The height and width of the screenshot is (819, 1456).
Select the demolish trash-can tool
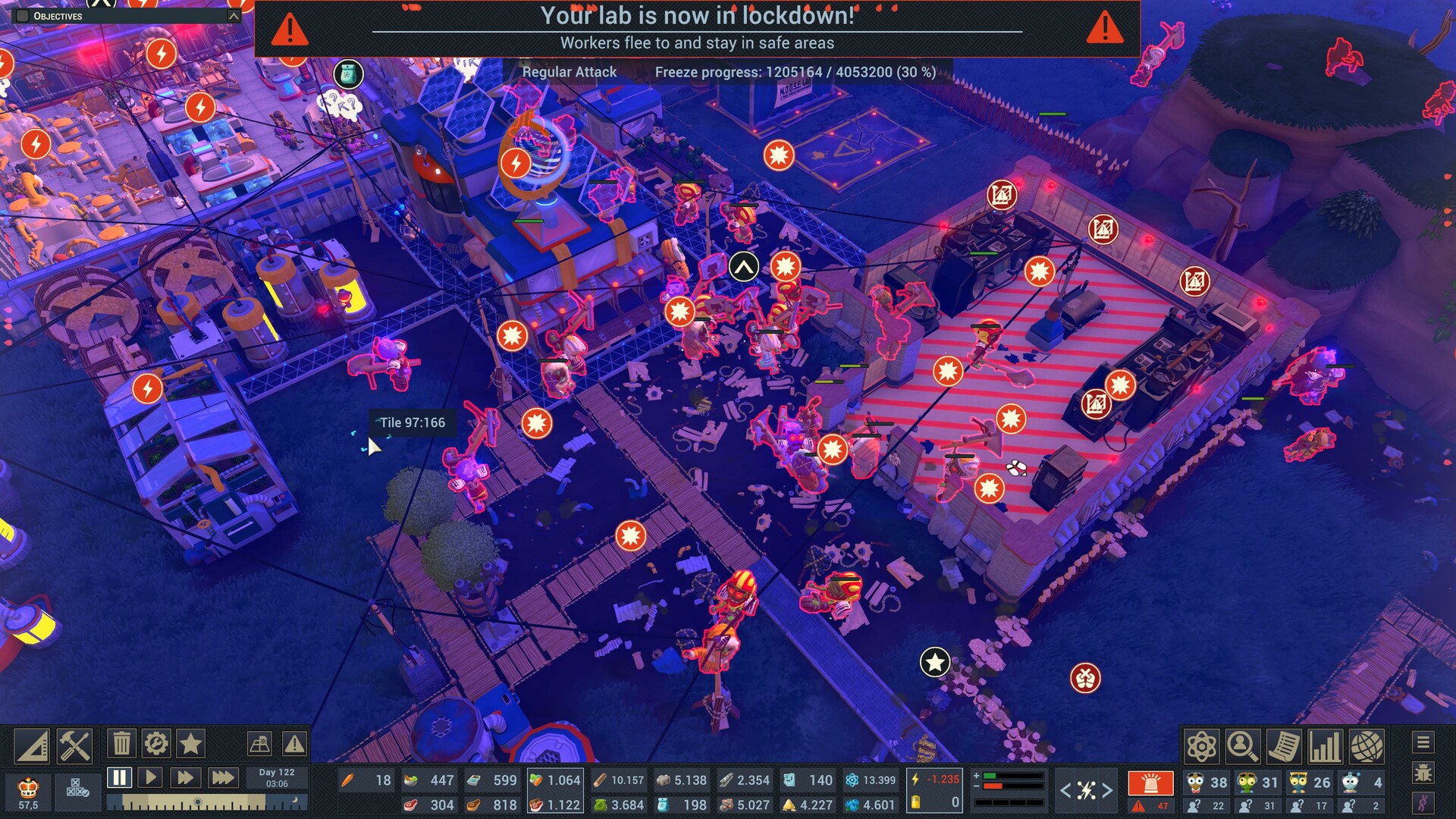(121, 745)
